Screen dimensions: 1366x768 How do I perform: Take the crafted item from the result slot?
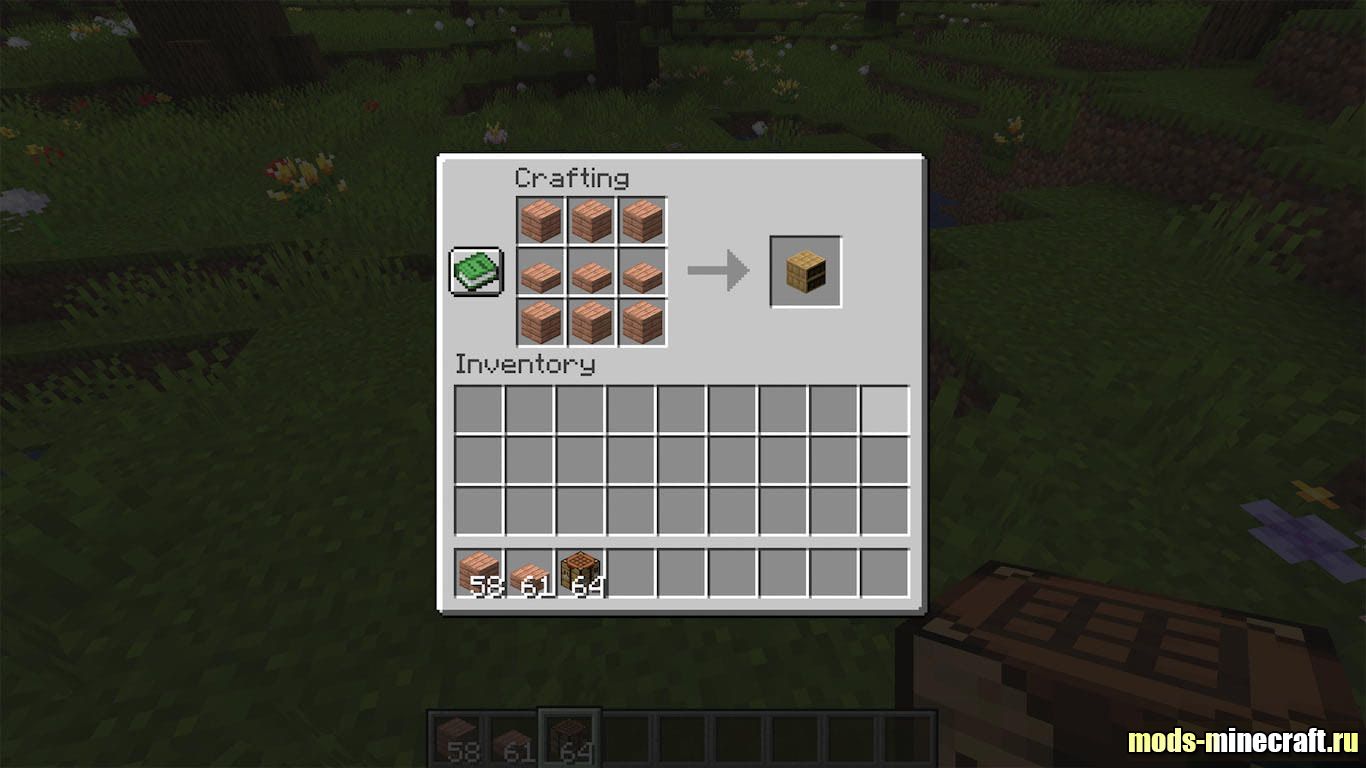[x=805, y=272]
